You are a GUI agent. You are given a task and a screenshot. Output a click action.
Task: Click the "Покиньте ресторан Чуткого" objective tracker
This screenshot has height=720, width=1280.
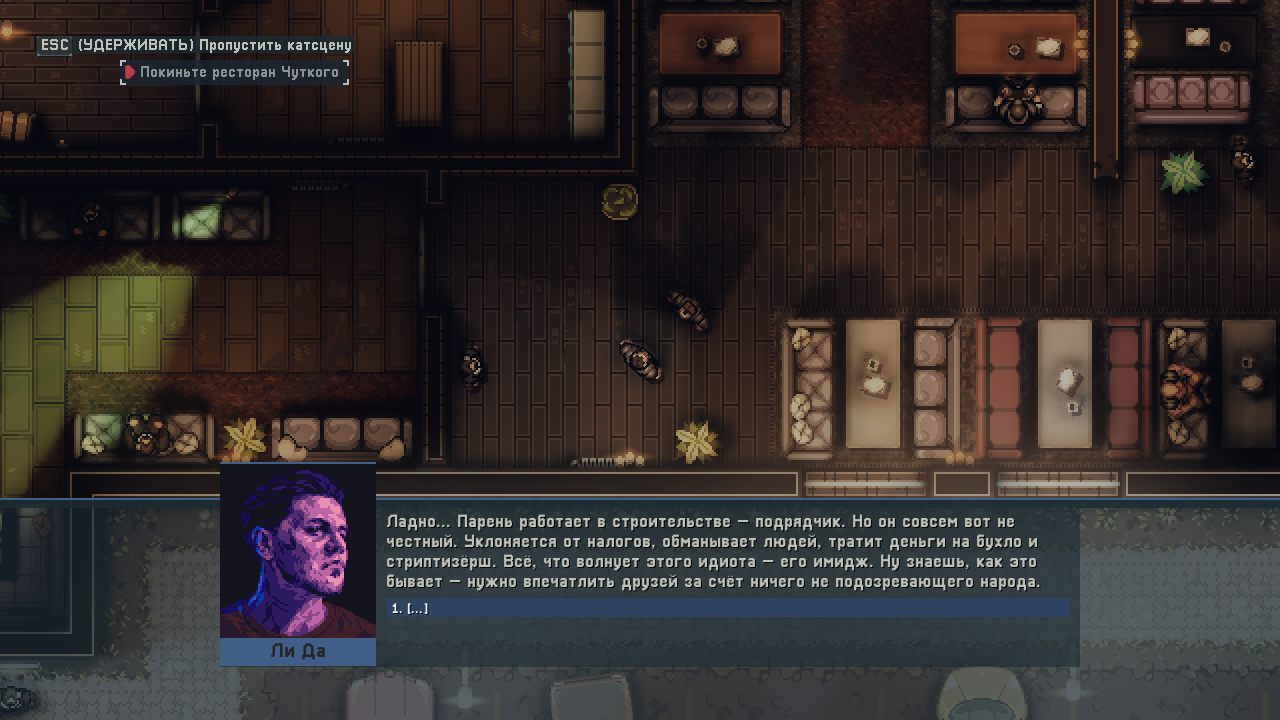click(236, 72)
